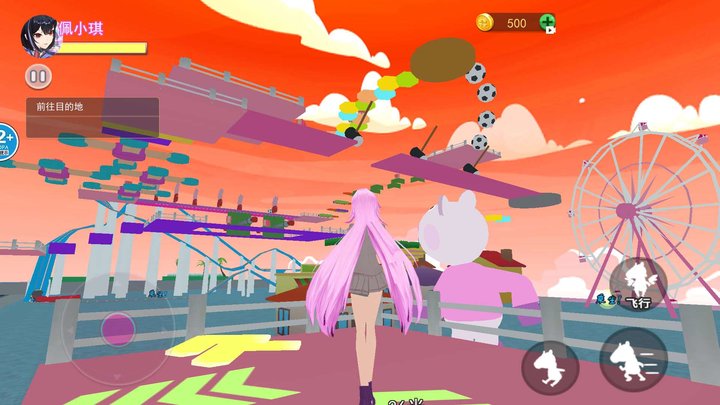Tap the 佩小琪 player avatar portrait
Viewport: 720px width, 405px height.
click(40, 33)
